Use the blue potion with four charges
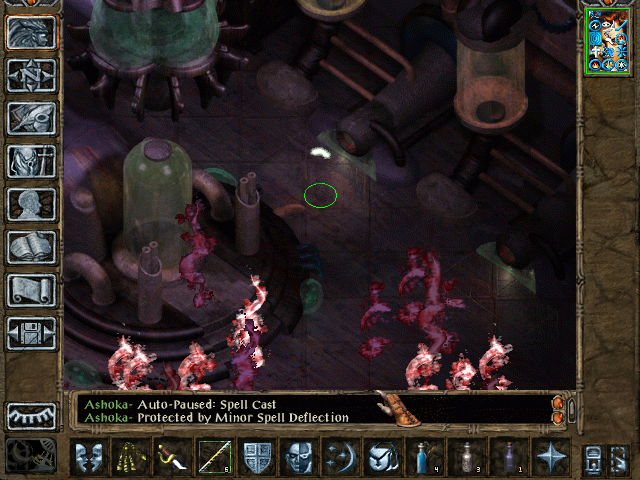Image resolution: width=640 pixels, height=480 pixels. click(x=423, y=457)
